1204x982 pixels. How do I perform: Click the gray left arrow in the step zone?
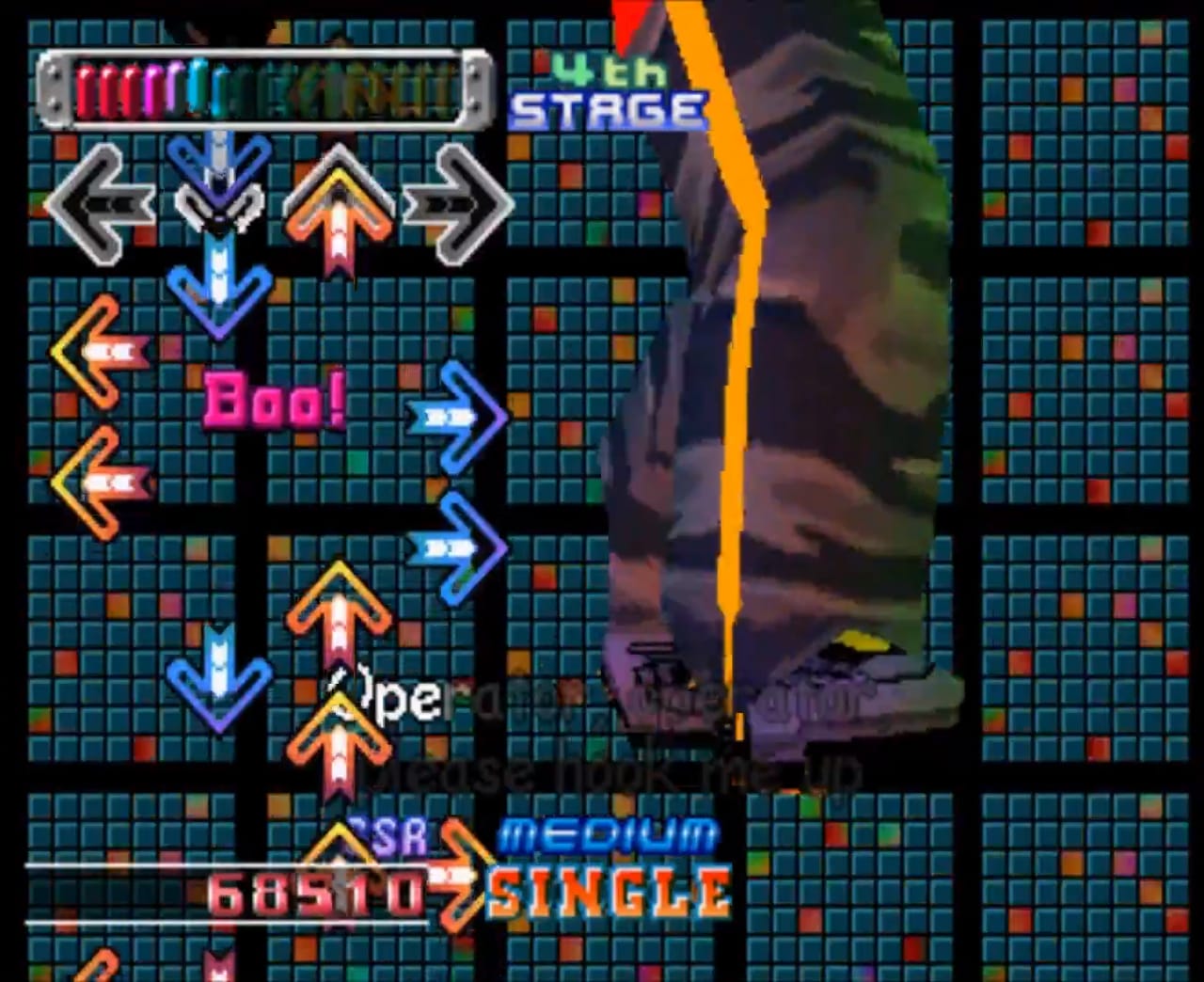coord(103,205)
